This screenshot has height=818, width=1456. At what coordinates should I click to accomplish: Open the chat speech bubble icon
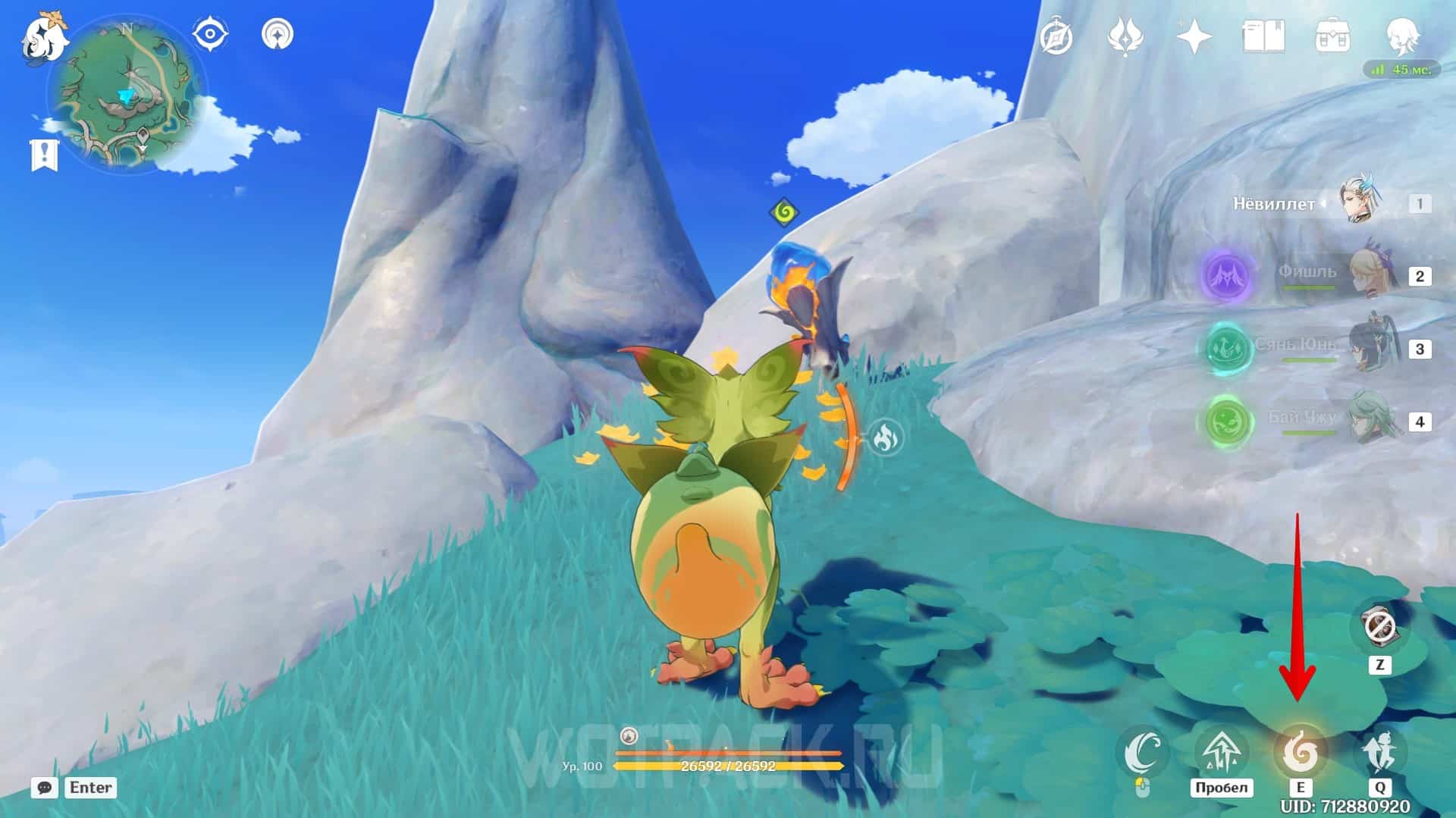coord(44,788)
